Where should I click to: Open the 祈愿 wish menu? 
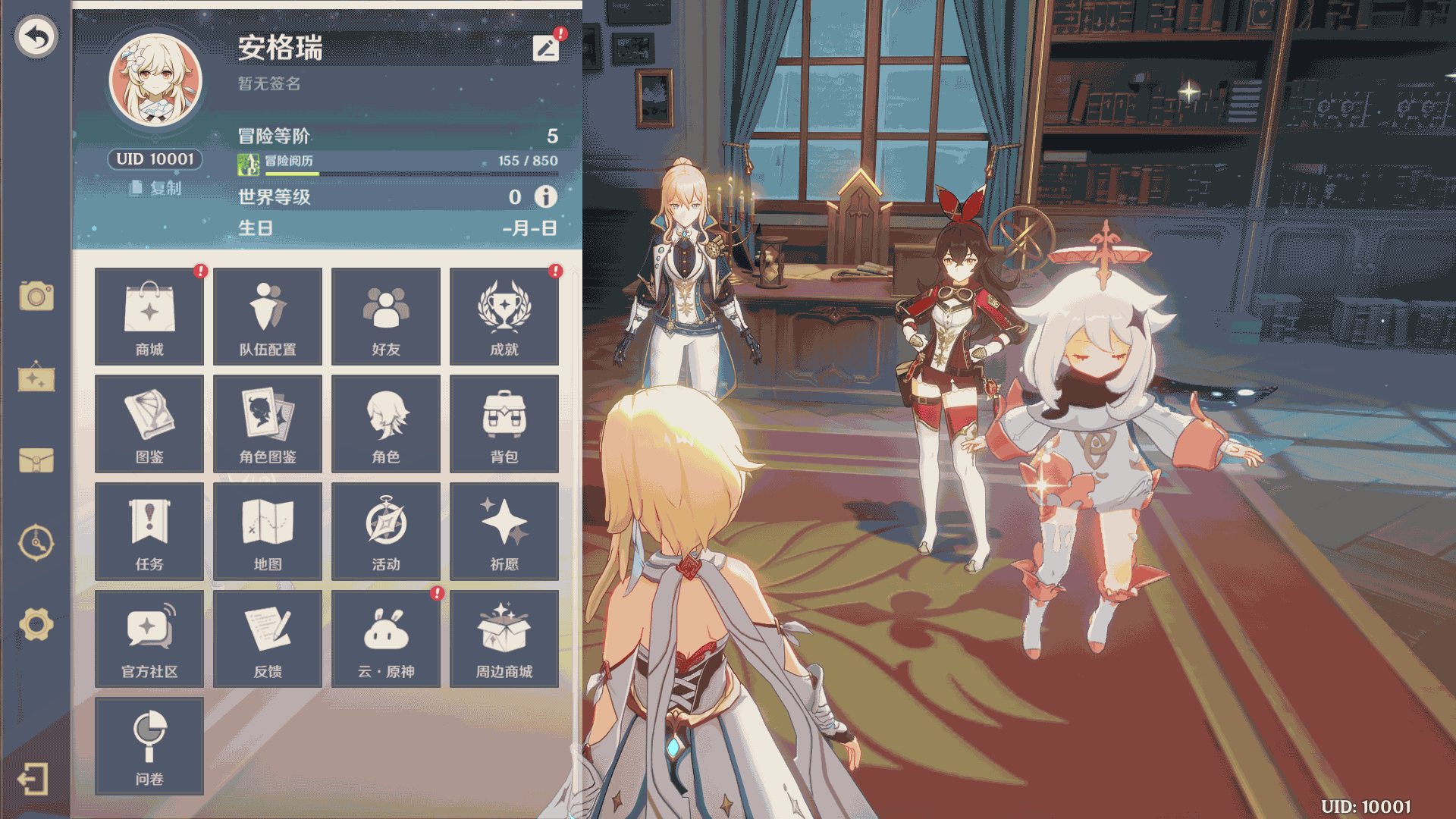tap(504, 532)
